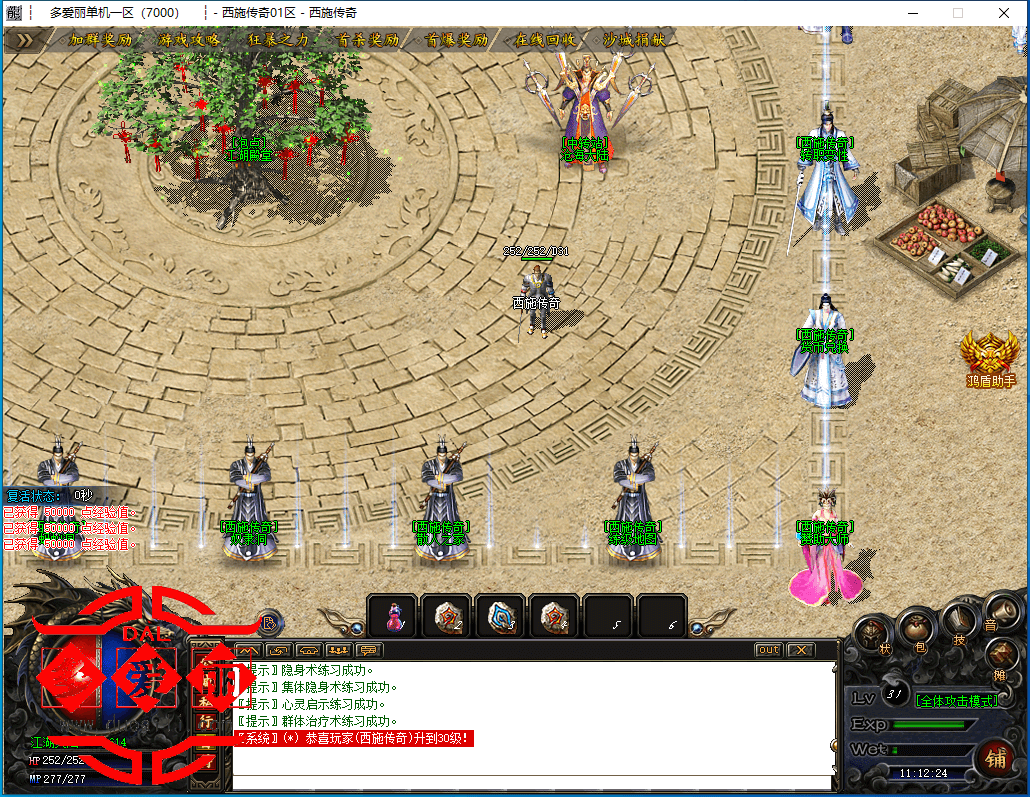This screenshot has width=1030, height=797.
Task: Open the 首爆奖励 rewards
Action: tap(456, 40)
